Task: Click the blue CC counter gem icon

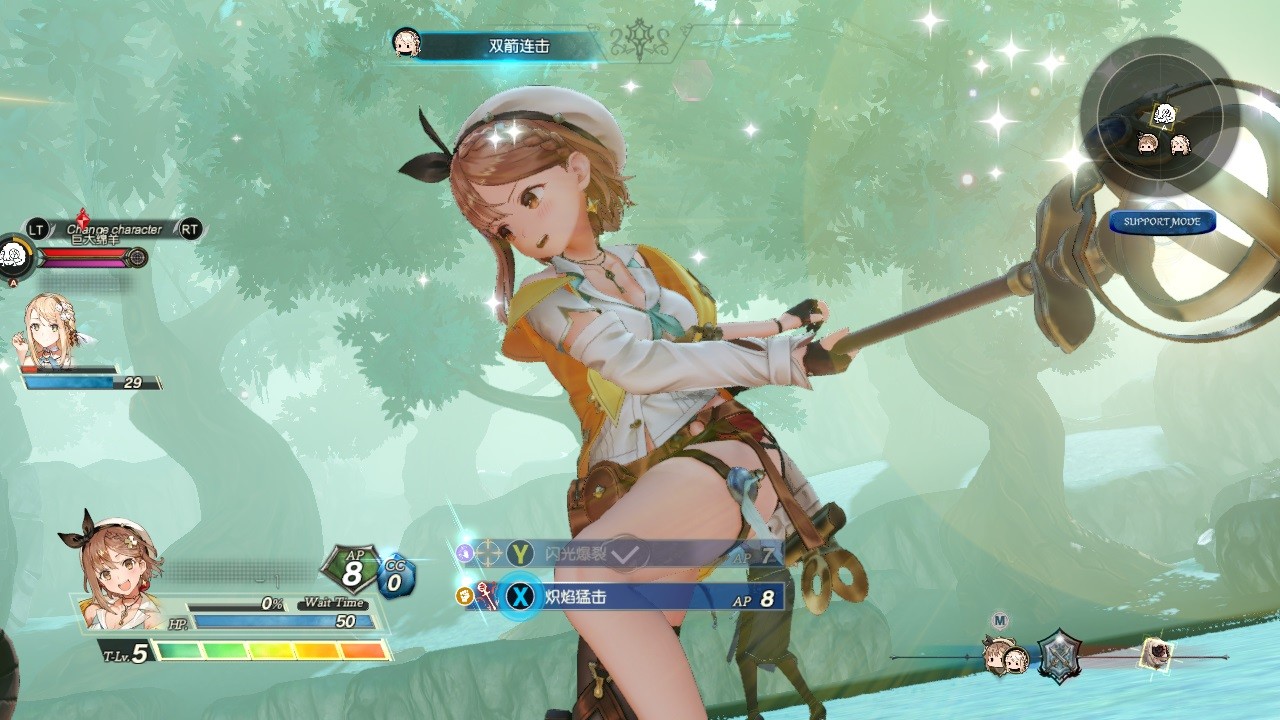Action: pyautogui.click(x=397, y=572)
